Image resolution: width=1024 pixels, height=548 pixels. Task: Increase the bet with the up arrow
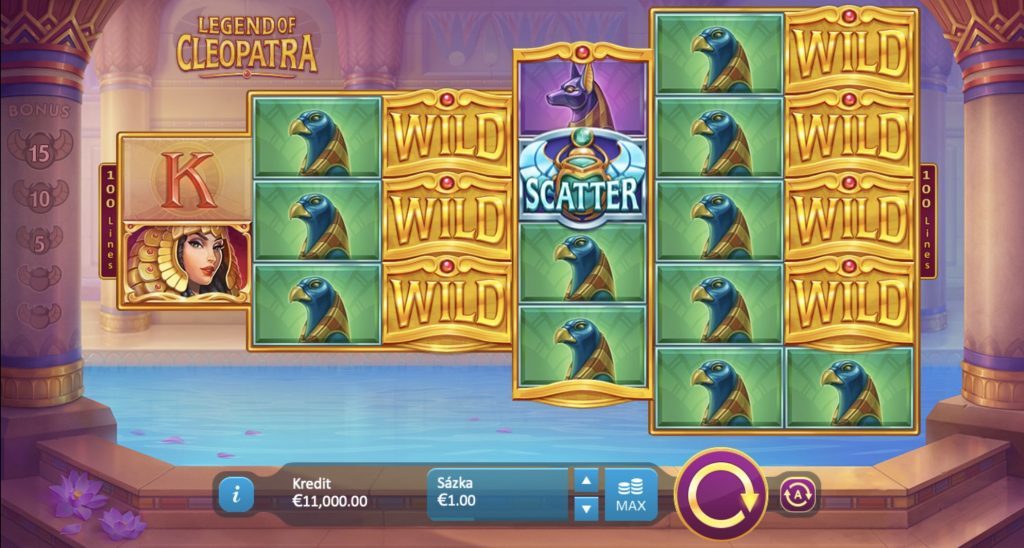point(588,480)
